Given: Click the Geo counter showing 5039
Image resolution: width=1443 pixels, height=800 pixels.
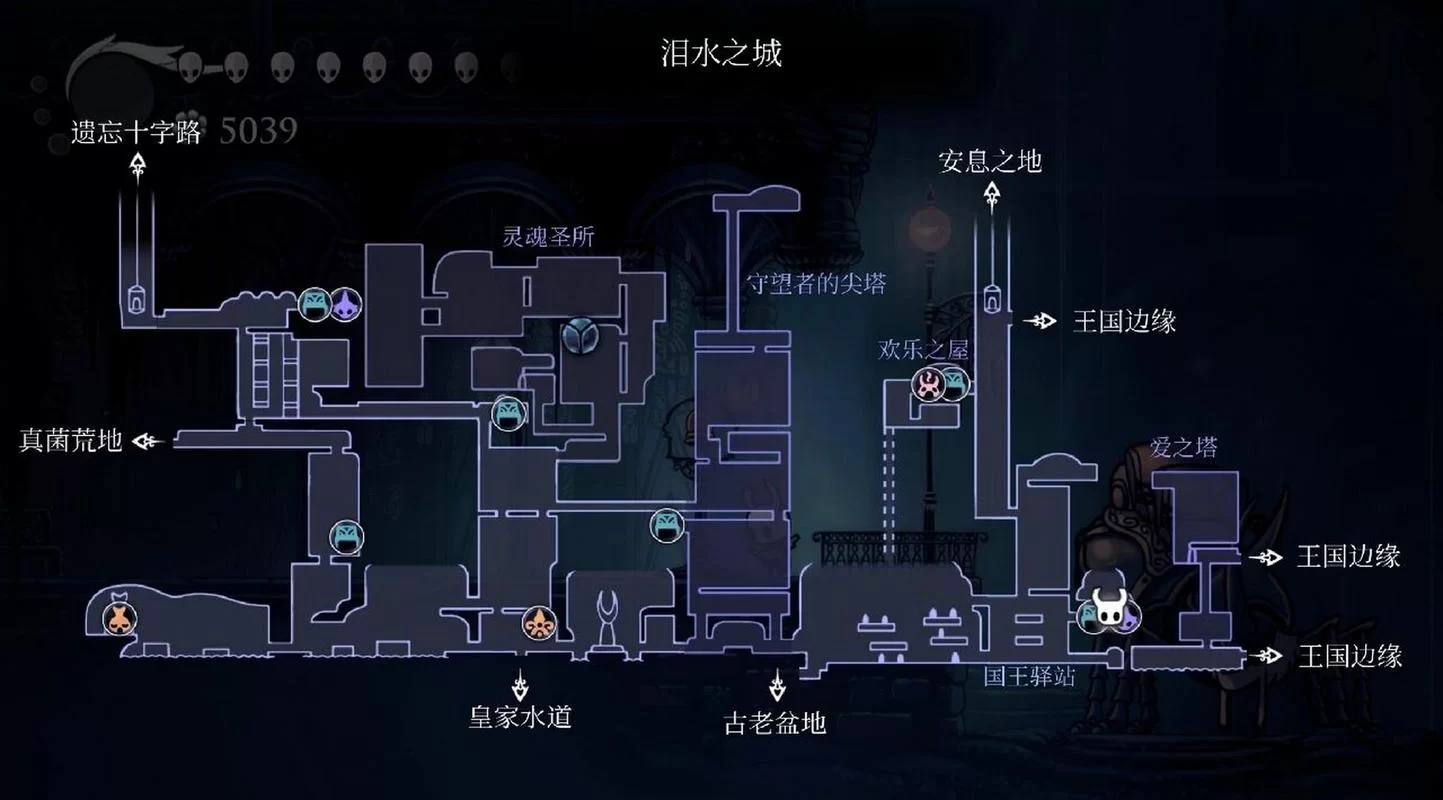Looking at the screenshot, I should click(259, 128).
